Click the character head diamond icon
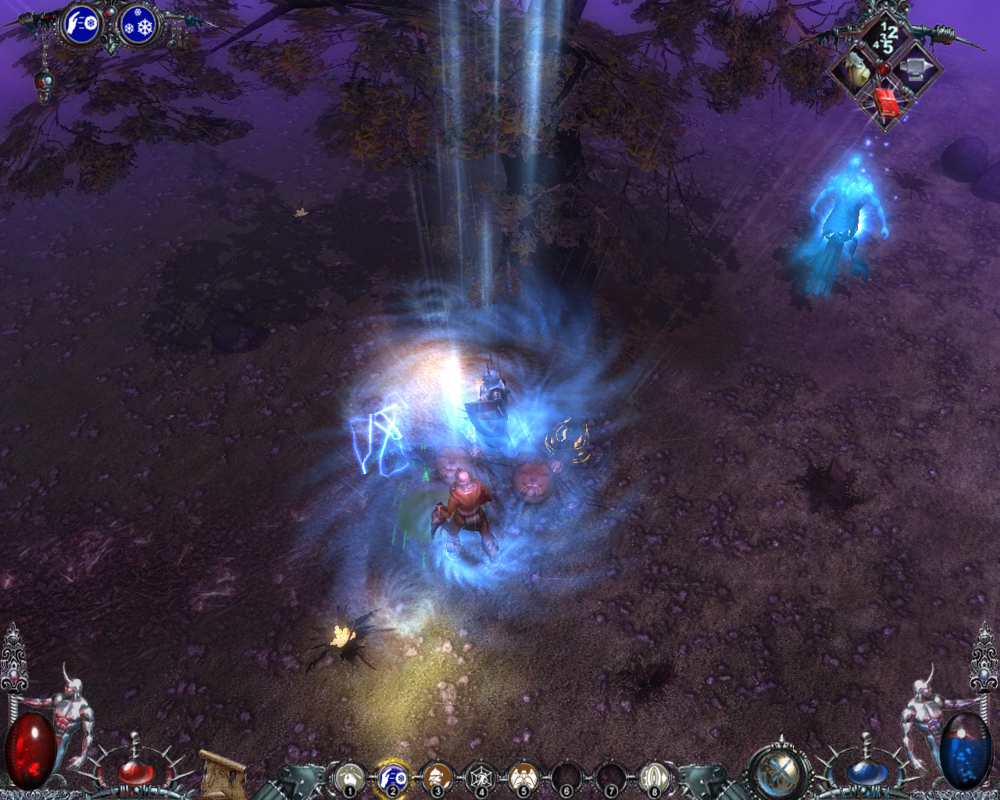1000x800 pixels. point(853,69)
